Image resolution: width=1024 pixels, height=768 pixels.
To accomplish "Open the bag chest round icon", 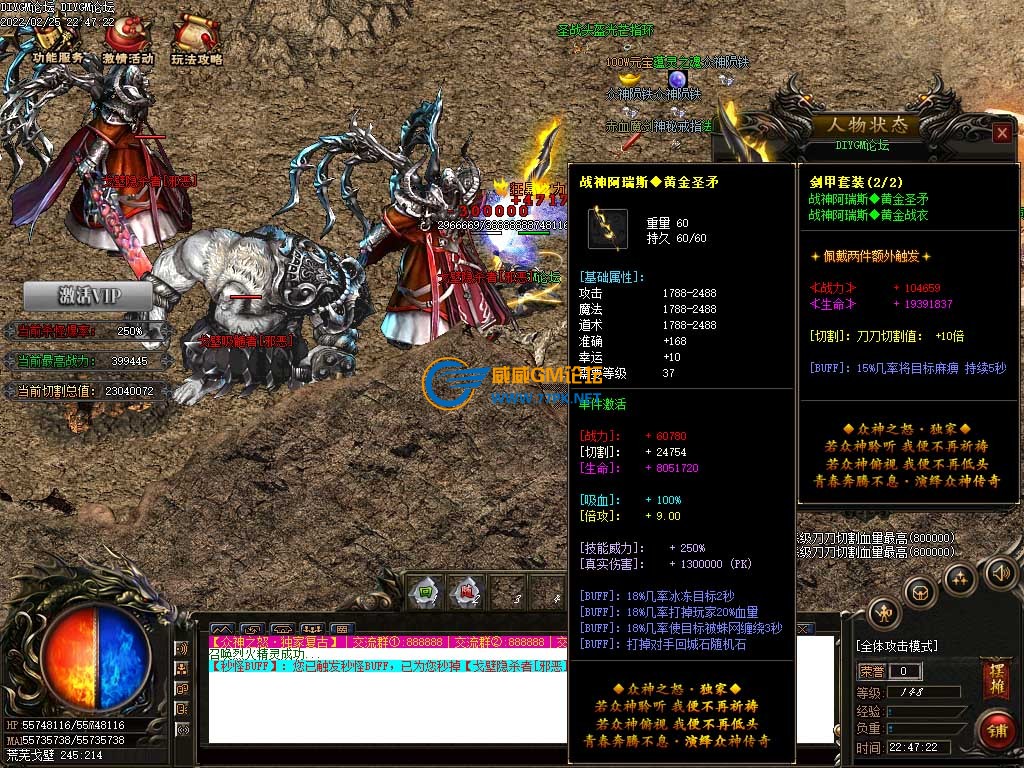I will tap(920, 592).
